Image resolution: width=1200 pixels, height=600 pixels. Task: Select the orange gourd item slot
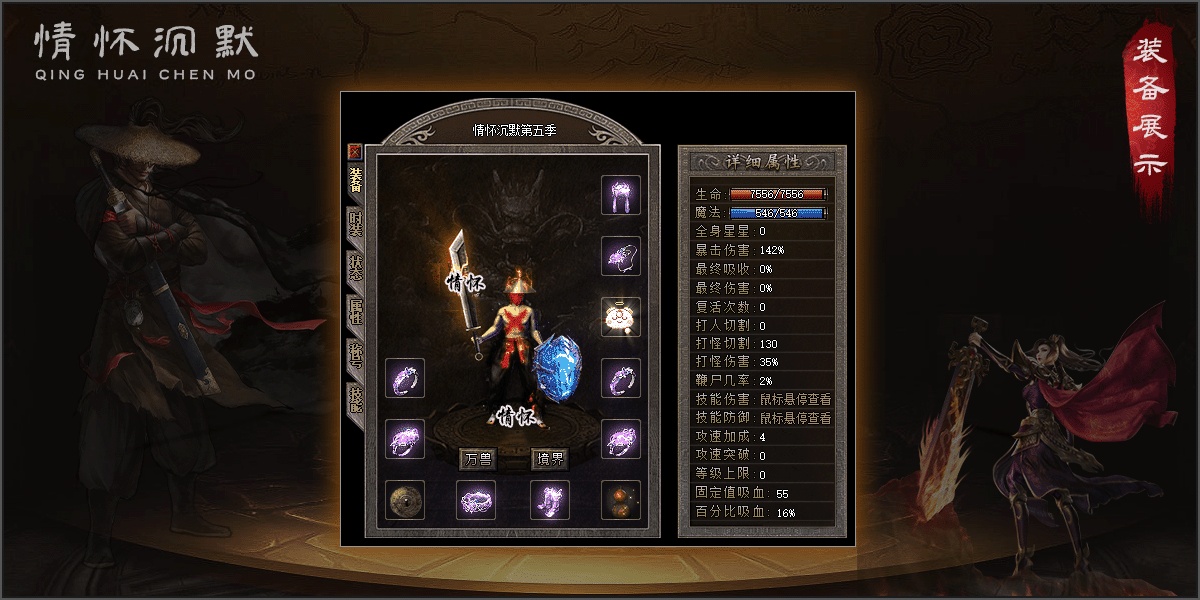coord(620,500)
